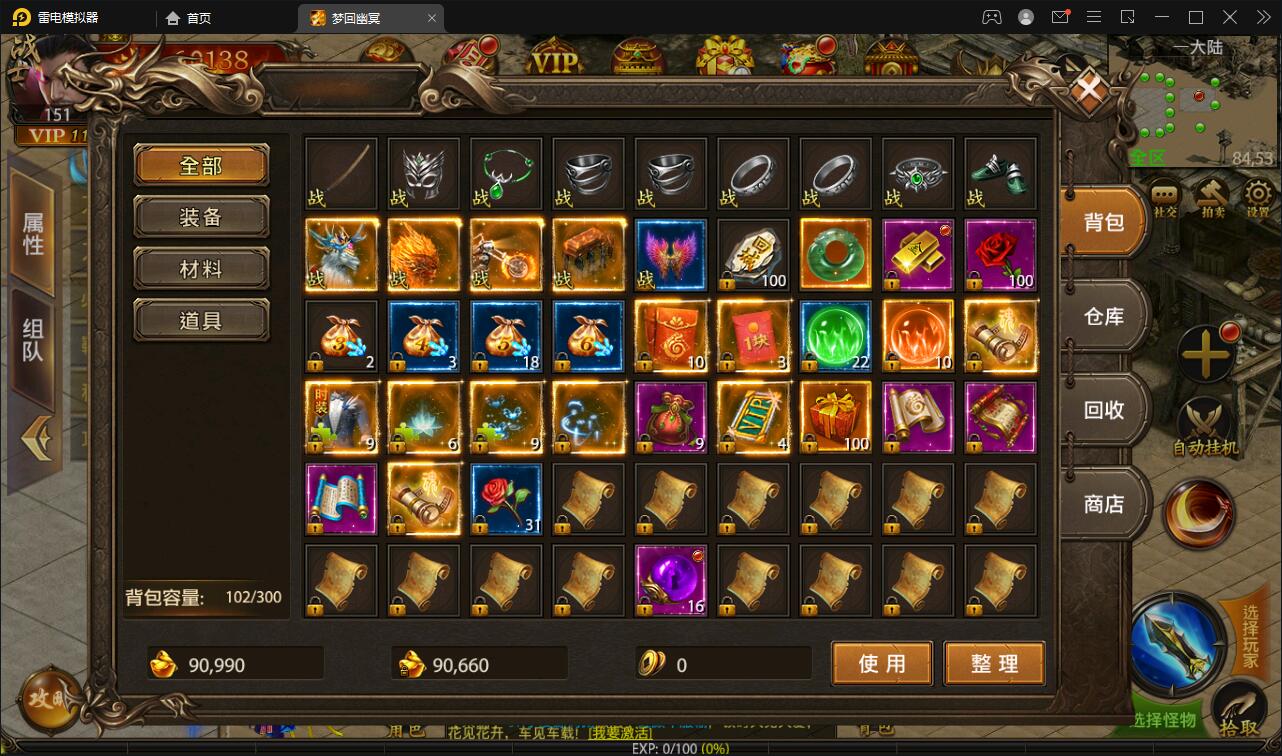Select the 装备 equipment filter

coord(201,216)
